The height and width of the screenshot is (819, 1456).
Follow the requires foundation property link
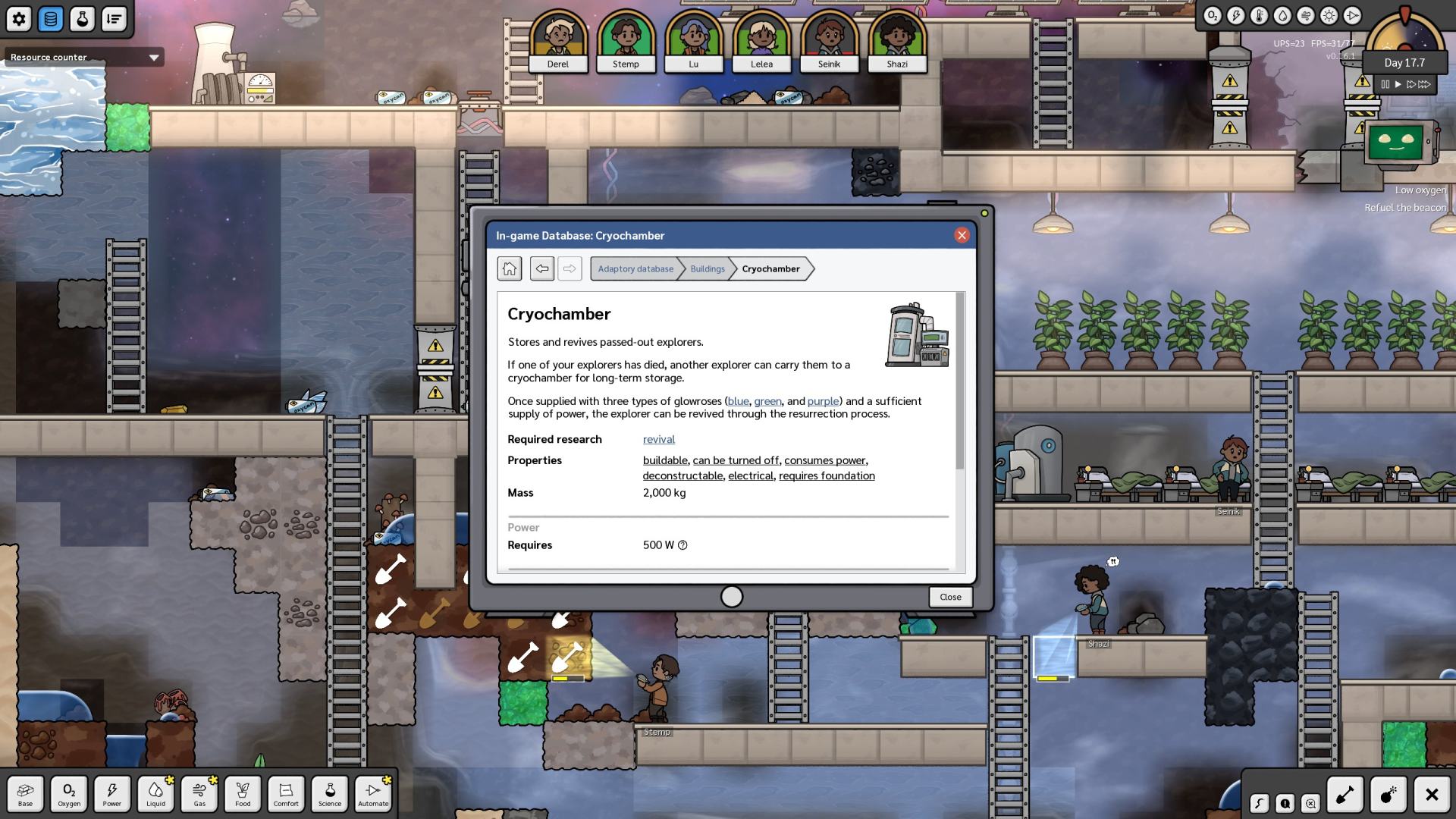point(827,475)
